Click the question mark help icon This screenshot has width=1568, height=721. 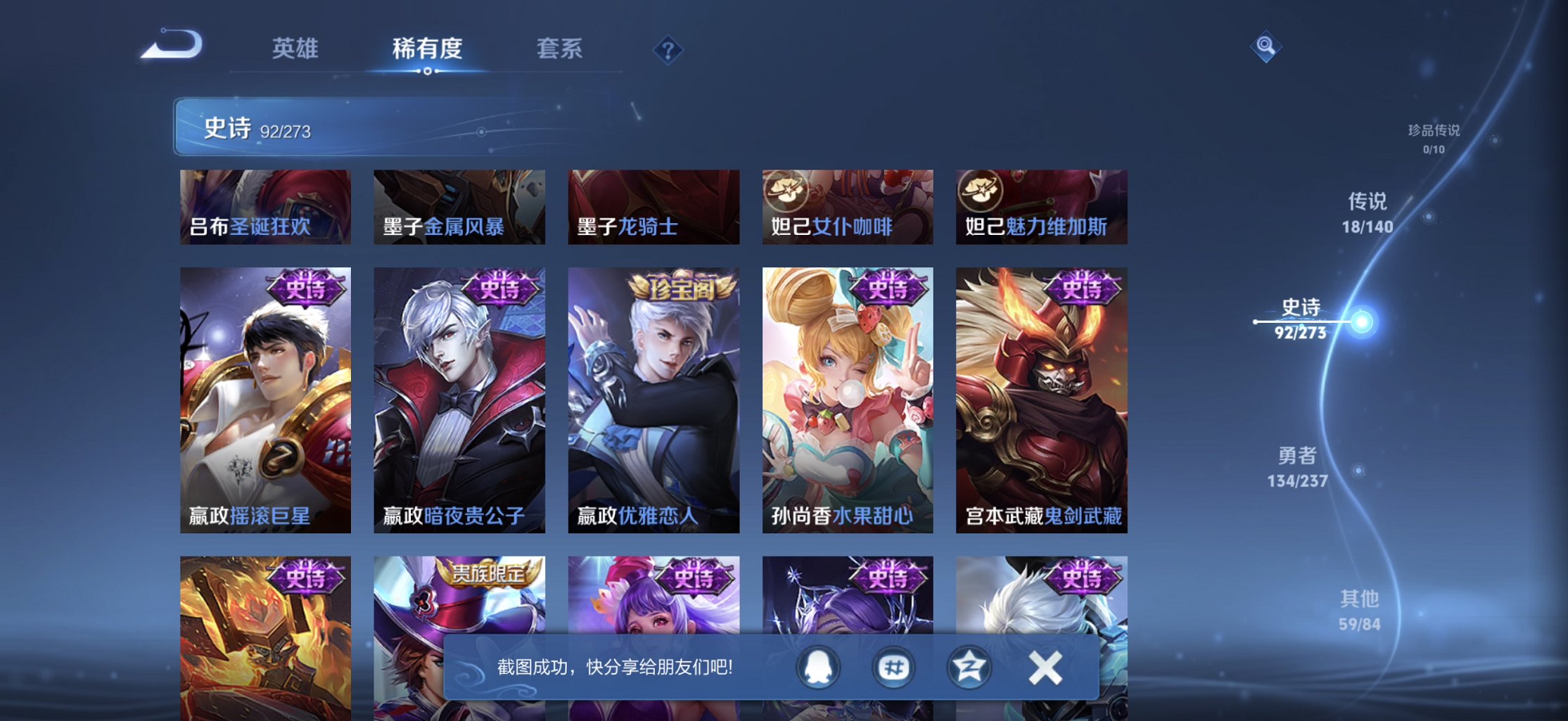tap(668, 49)
